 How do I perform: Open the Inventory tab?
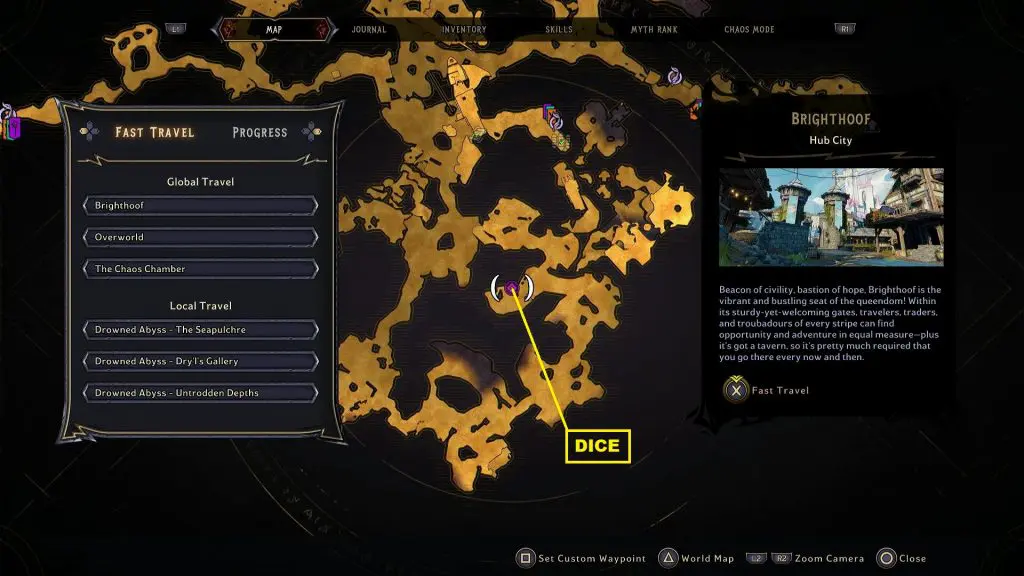pyautogui.click(x=464, y=30)
